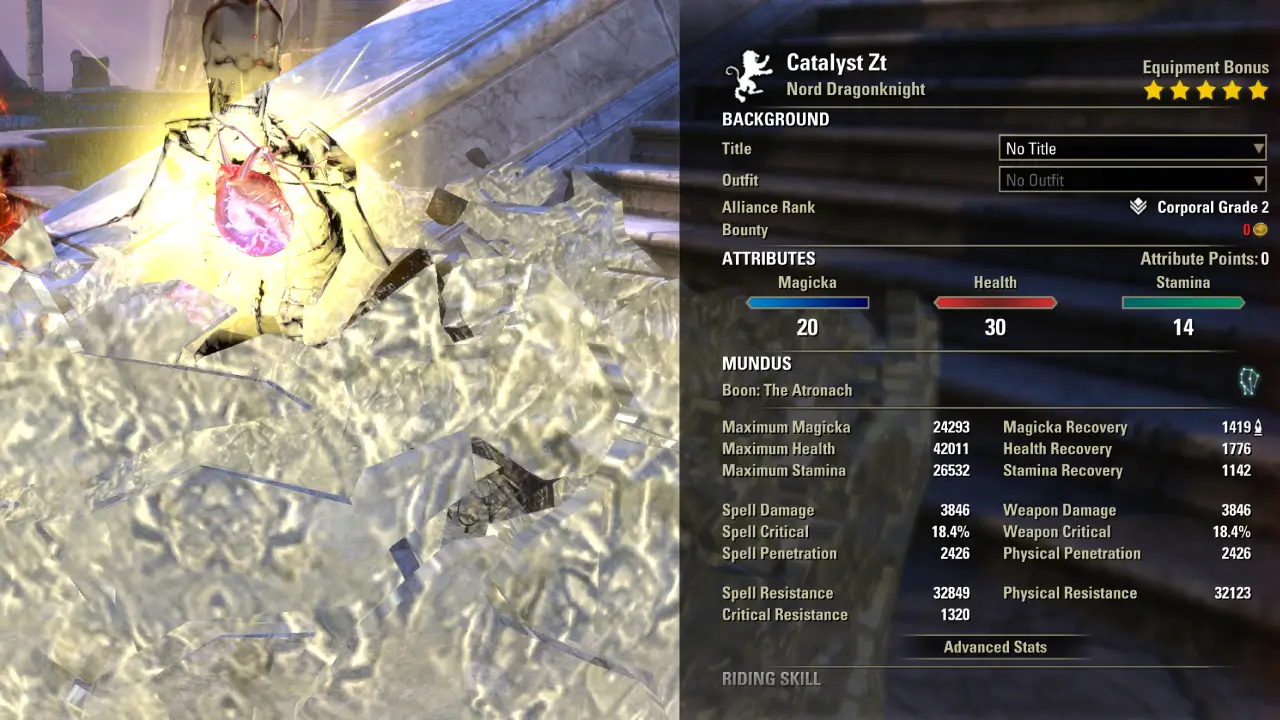1280x720 pixels.
Task: Click the Equipment Bonus stars
Action: pyautogui.click(x=1206, y=91)
